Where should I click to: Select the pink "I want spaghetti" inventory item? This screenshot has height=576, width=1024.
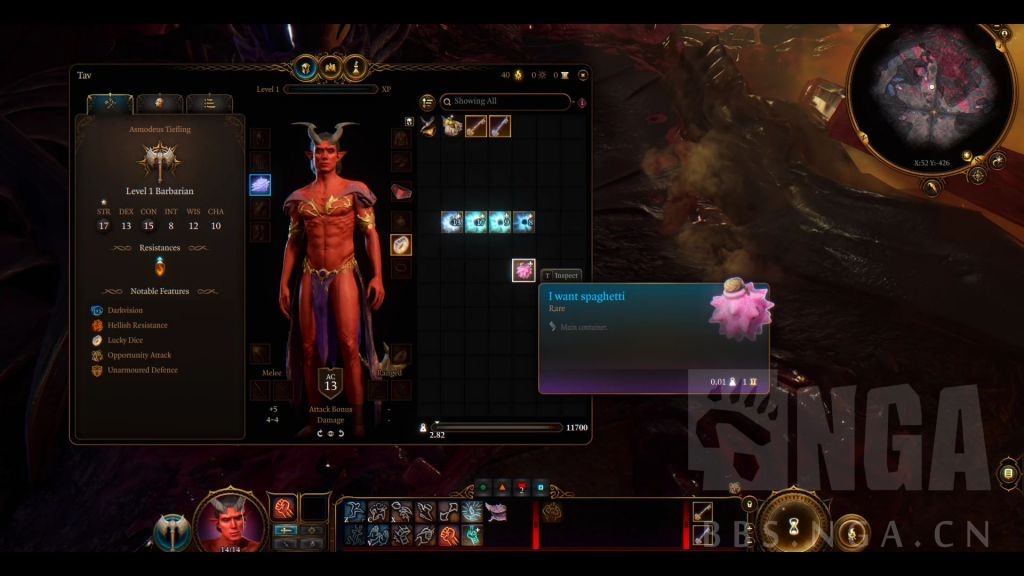pyautogui.click(x=523, y=270)
